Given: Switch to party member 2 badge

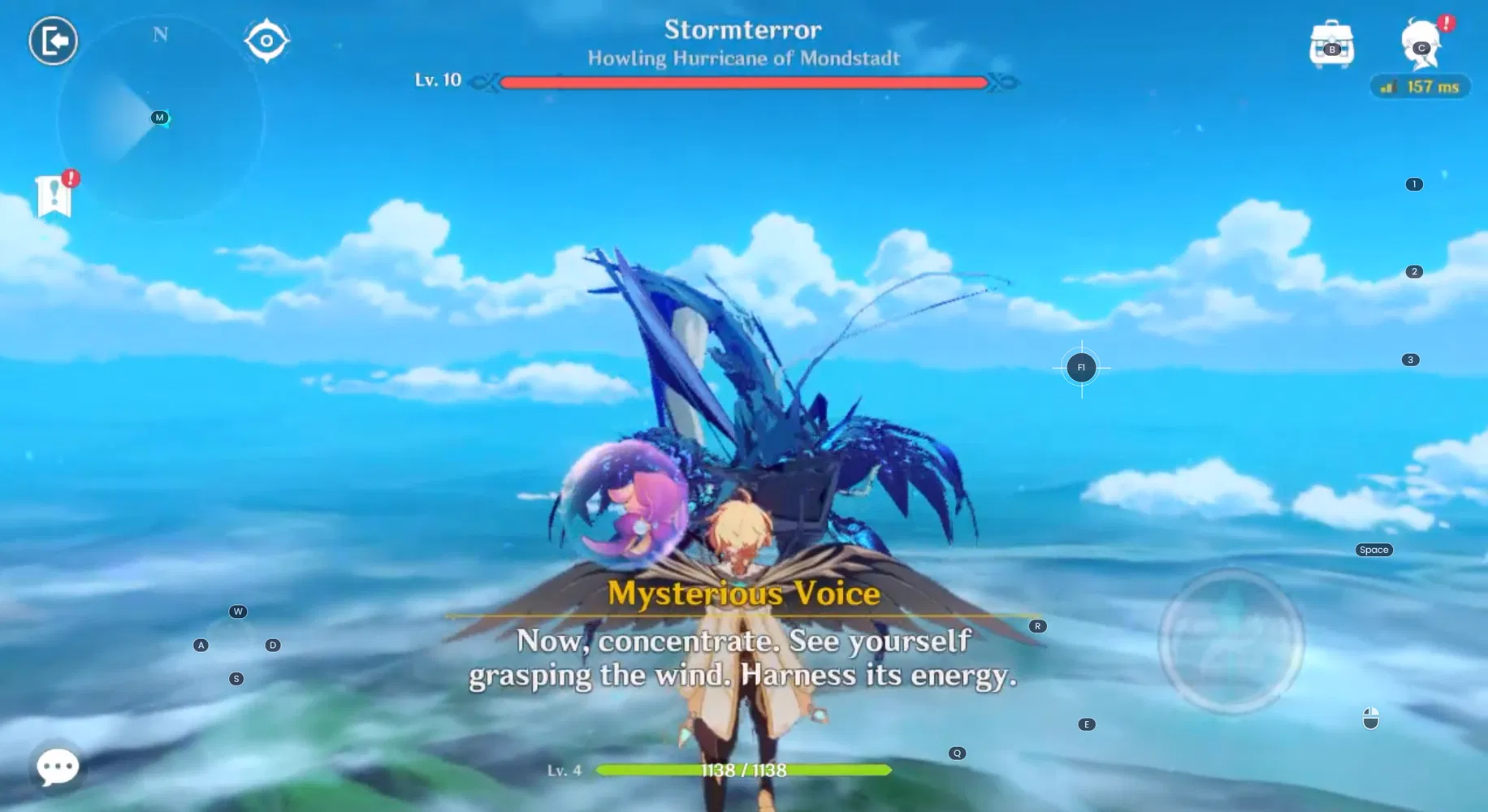Looking at the screenshot, I should pyautogui.click(x=1414, y=272).
